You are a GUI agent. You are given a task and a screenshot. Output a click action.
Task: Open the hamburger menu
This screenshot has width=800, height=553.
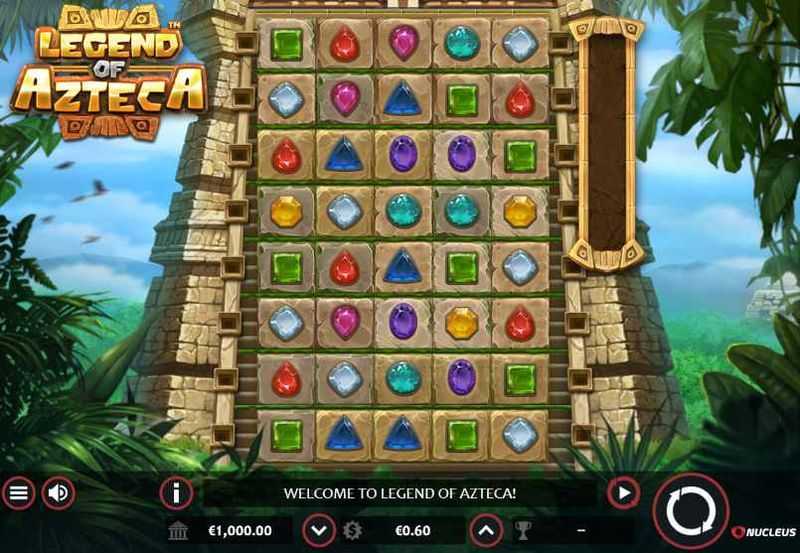18,493
